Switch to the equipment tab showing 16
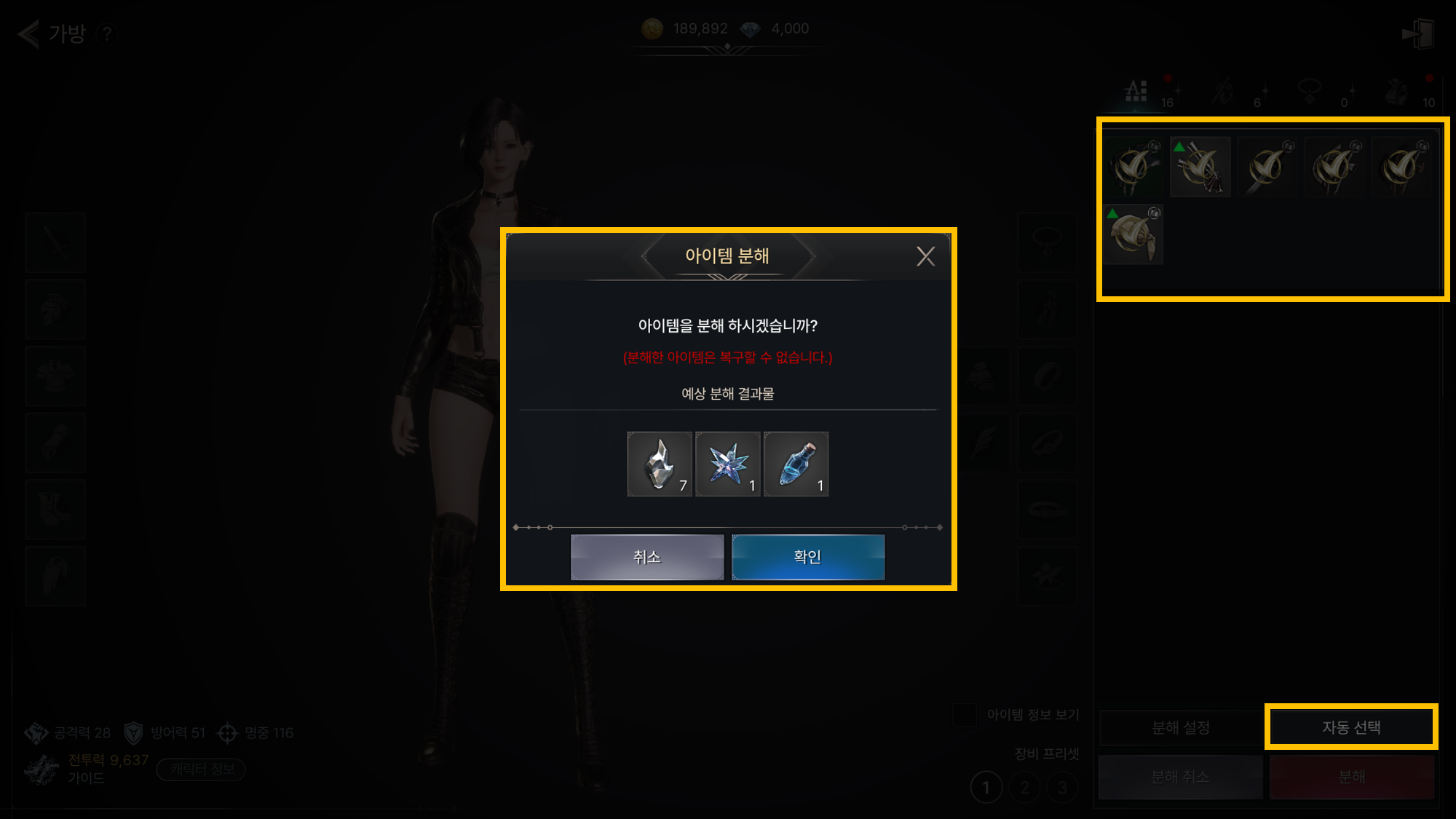The height and width of the screenshot is (819, 1456). (x=1137, y=92)
